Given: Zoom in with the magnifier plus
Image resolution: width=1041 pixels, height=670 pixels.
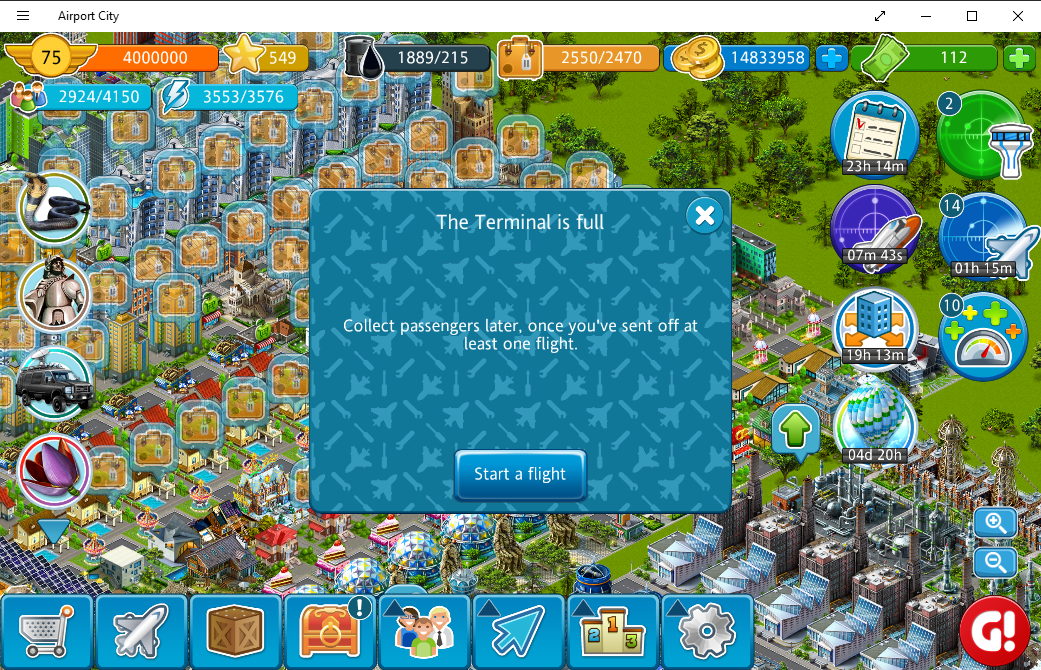Looking at the screenshot, I should [996, 523].
